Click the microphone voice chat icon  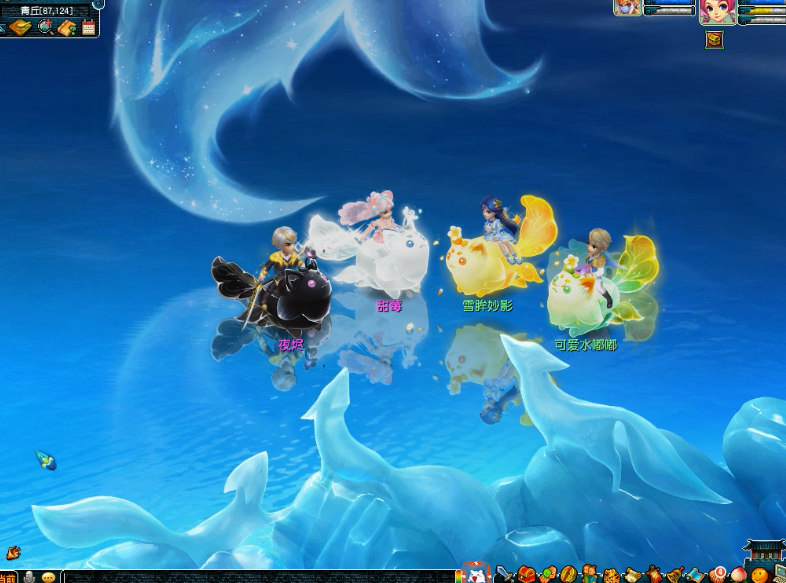pyautogui.click(x=29, y=577)
